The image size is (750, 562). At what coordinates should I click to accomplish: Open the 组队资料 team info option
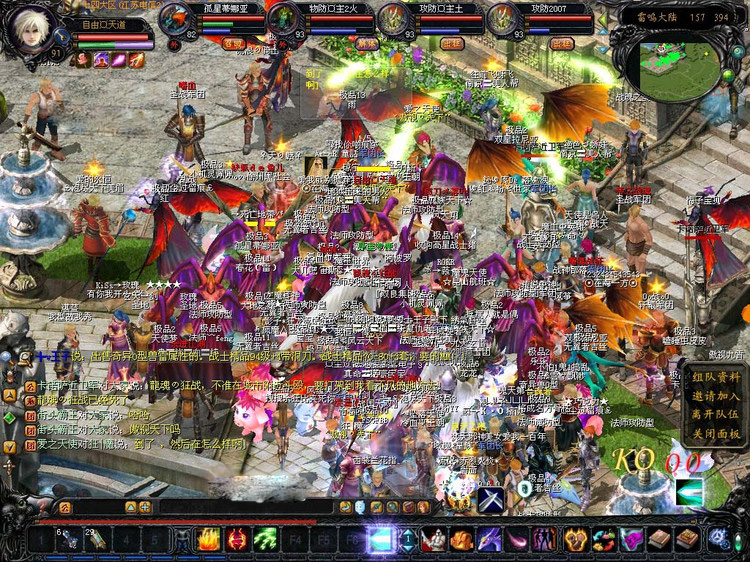(716, 377)
